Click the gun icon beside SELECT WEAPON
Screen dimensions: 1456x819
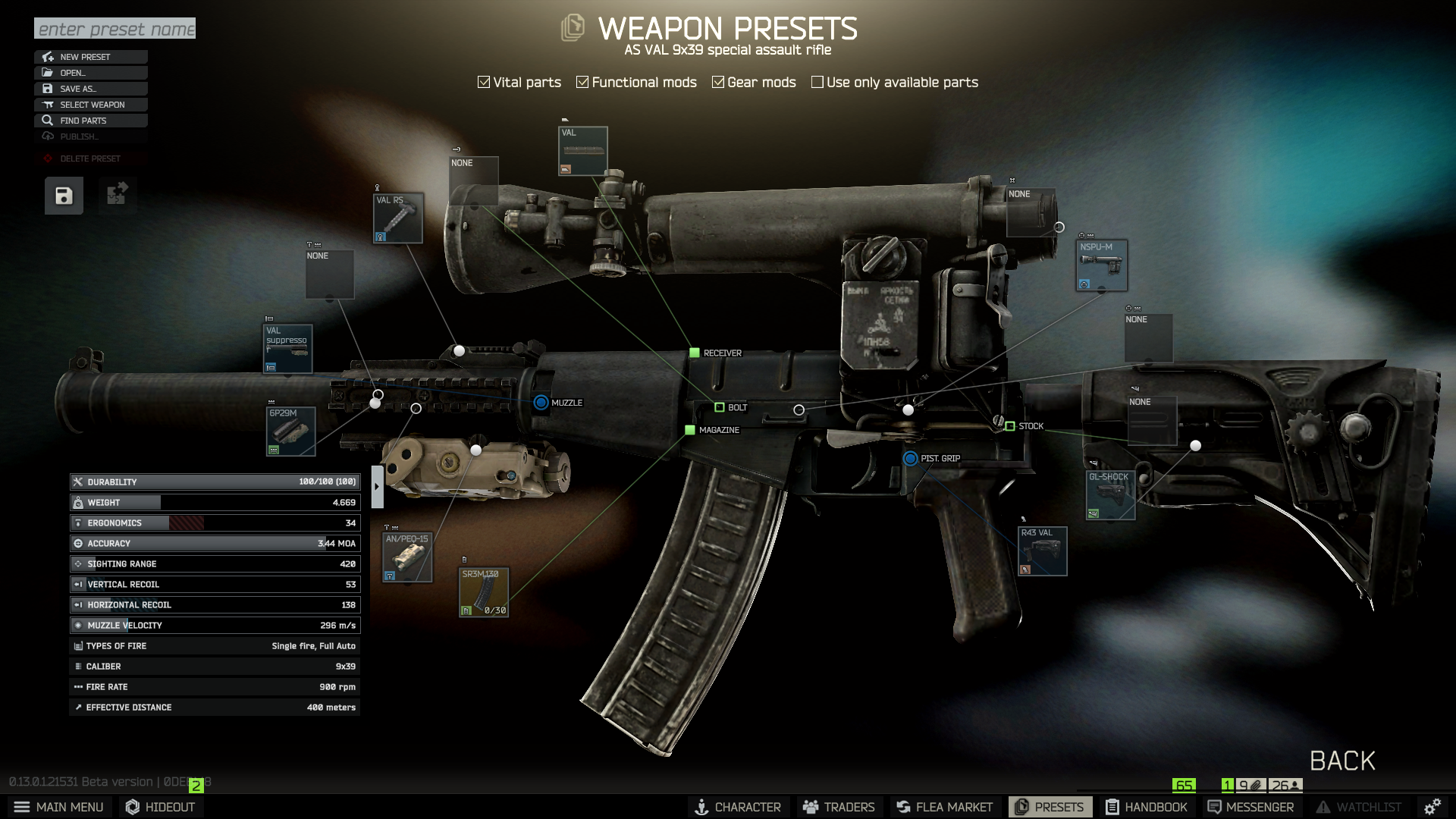(48, 104)
